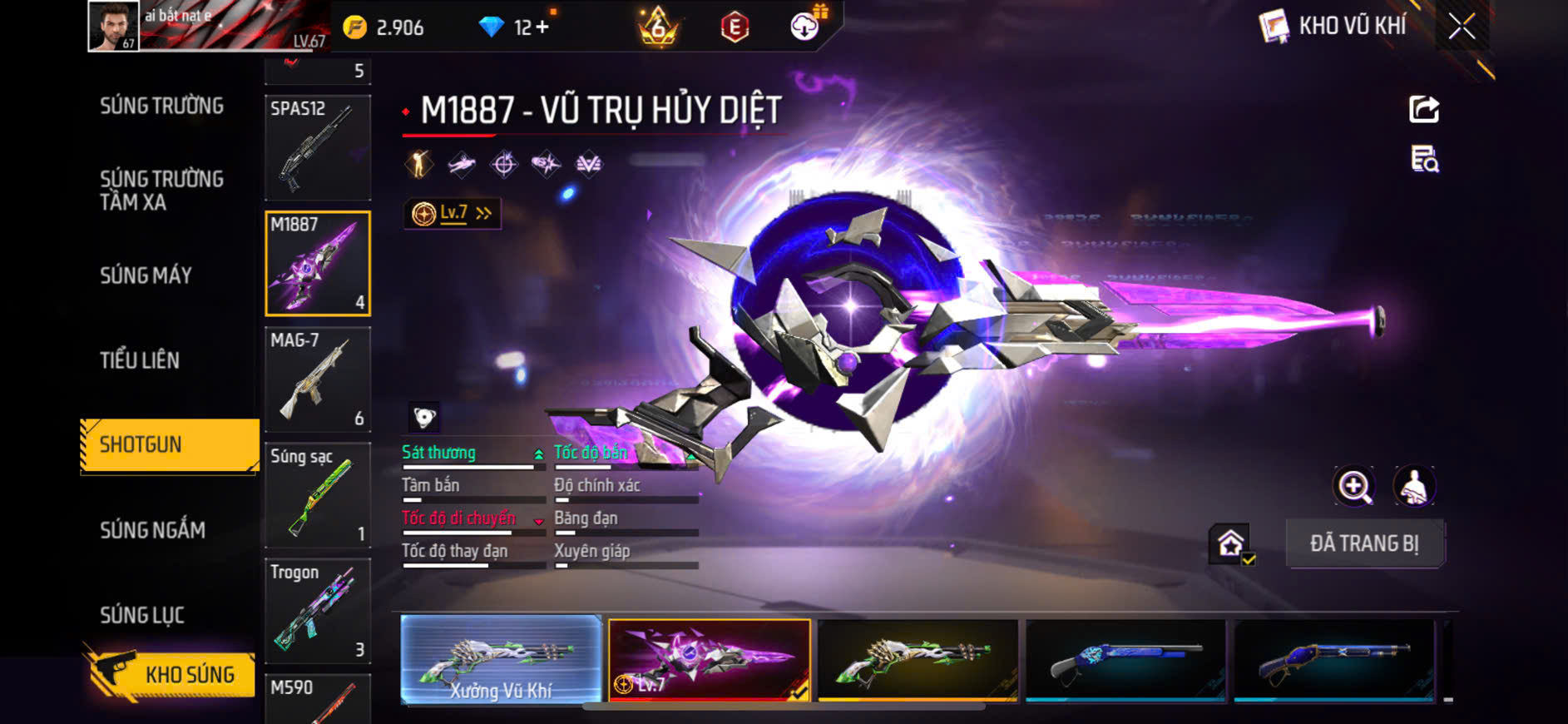Select the Súng sạc weapon slot

tap(318, 495)
